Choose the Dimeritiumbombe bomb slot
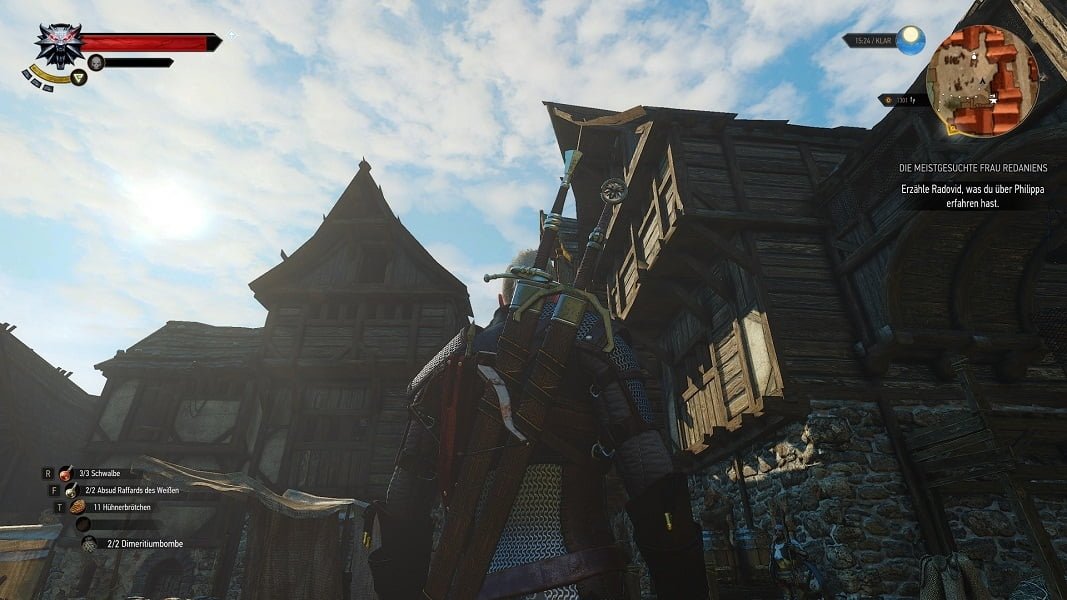Image resolution: width=1067 pixels, height=600 pixels. point(89,543)
